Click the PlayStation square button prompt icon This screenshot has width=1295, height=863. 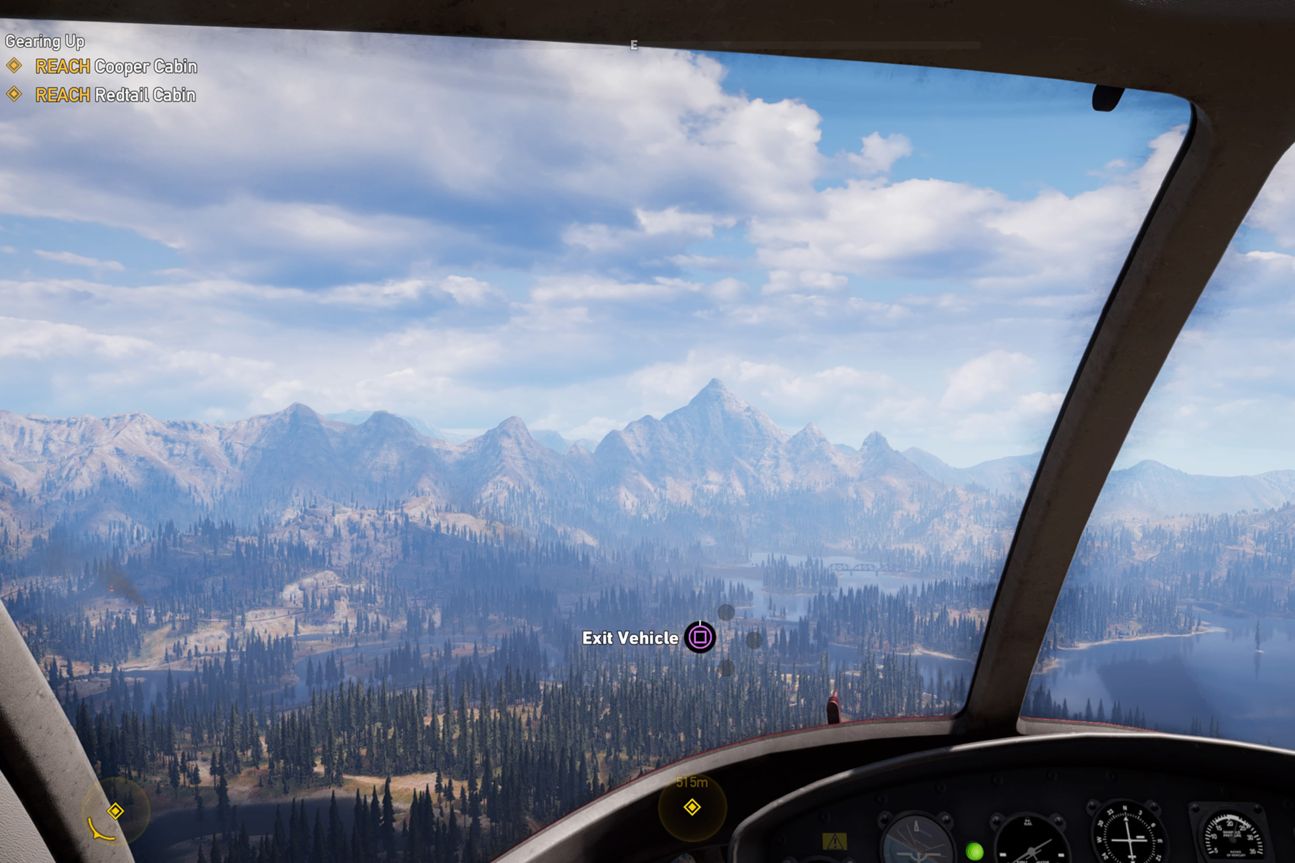(699, 637)
